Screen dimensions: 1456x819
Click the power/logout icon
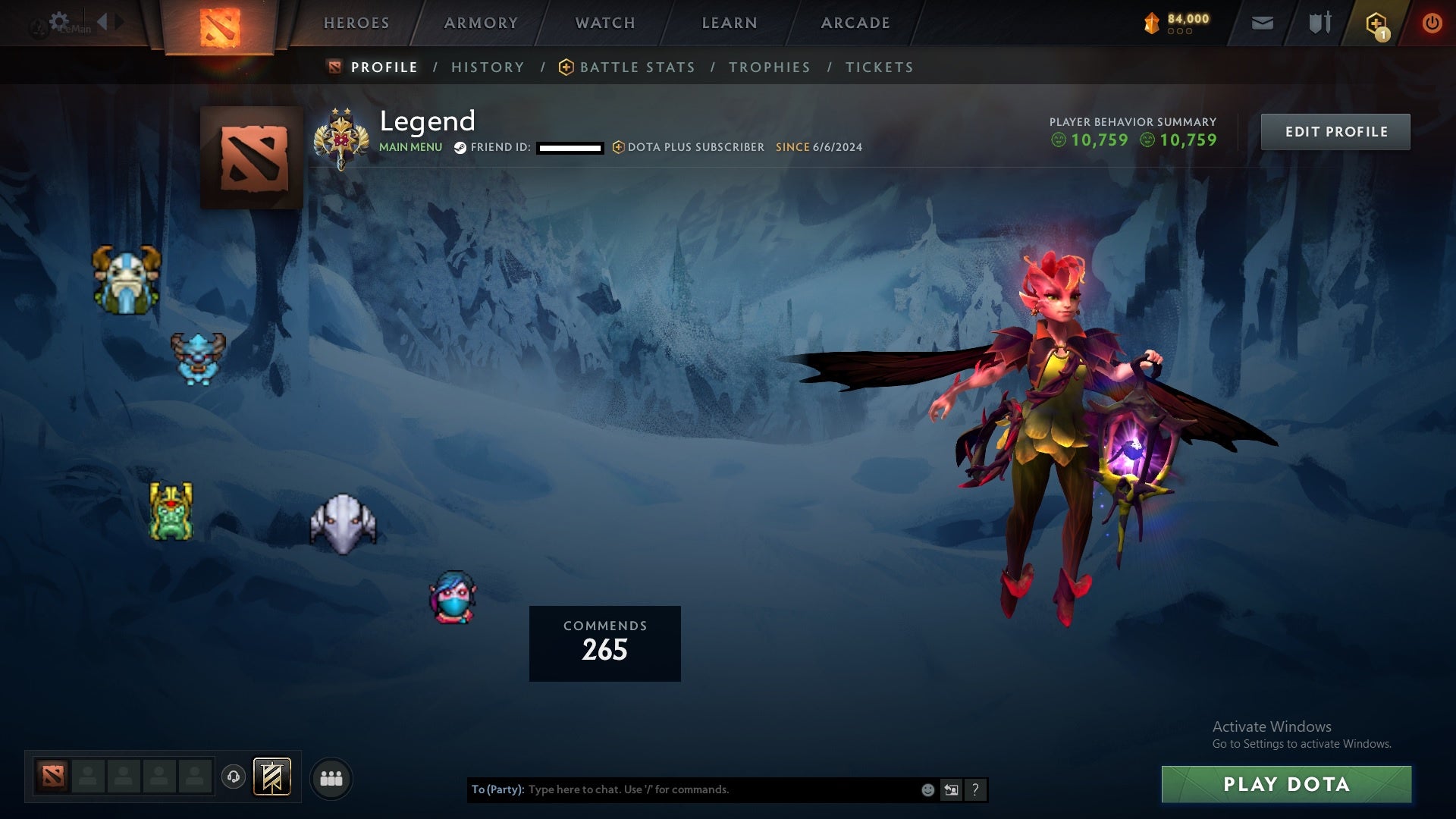pyautogui.click(x=1432, y=24)
